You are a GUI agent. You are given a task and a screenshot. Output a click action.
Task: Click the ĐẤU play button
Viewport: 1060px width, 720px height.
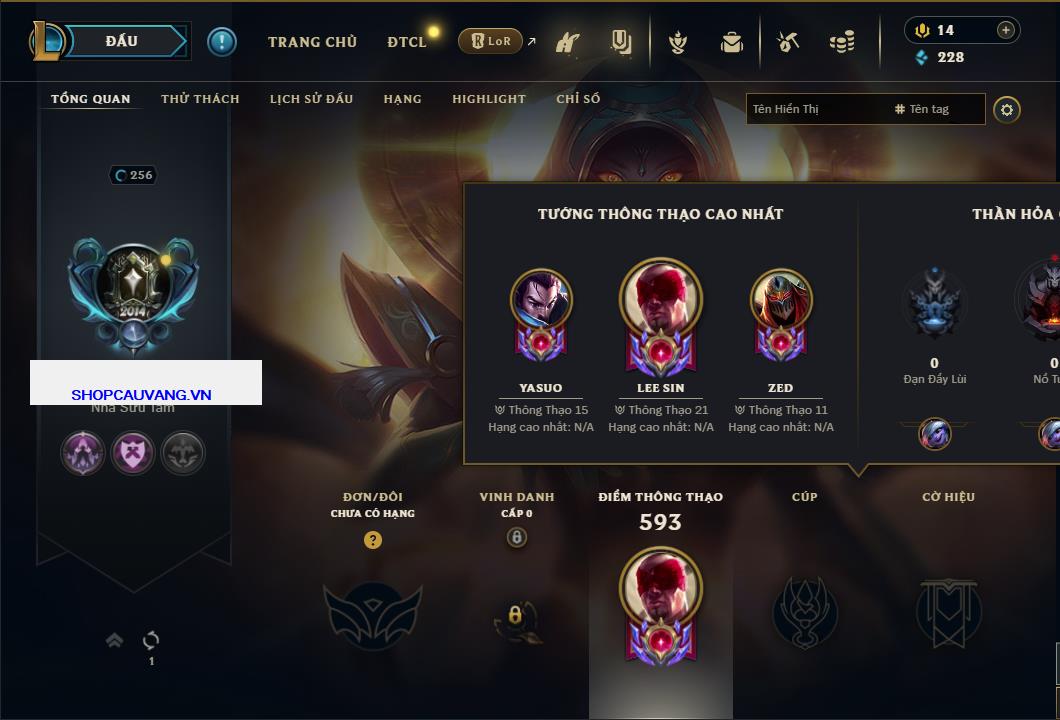pos(122,41)
